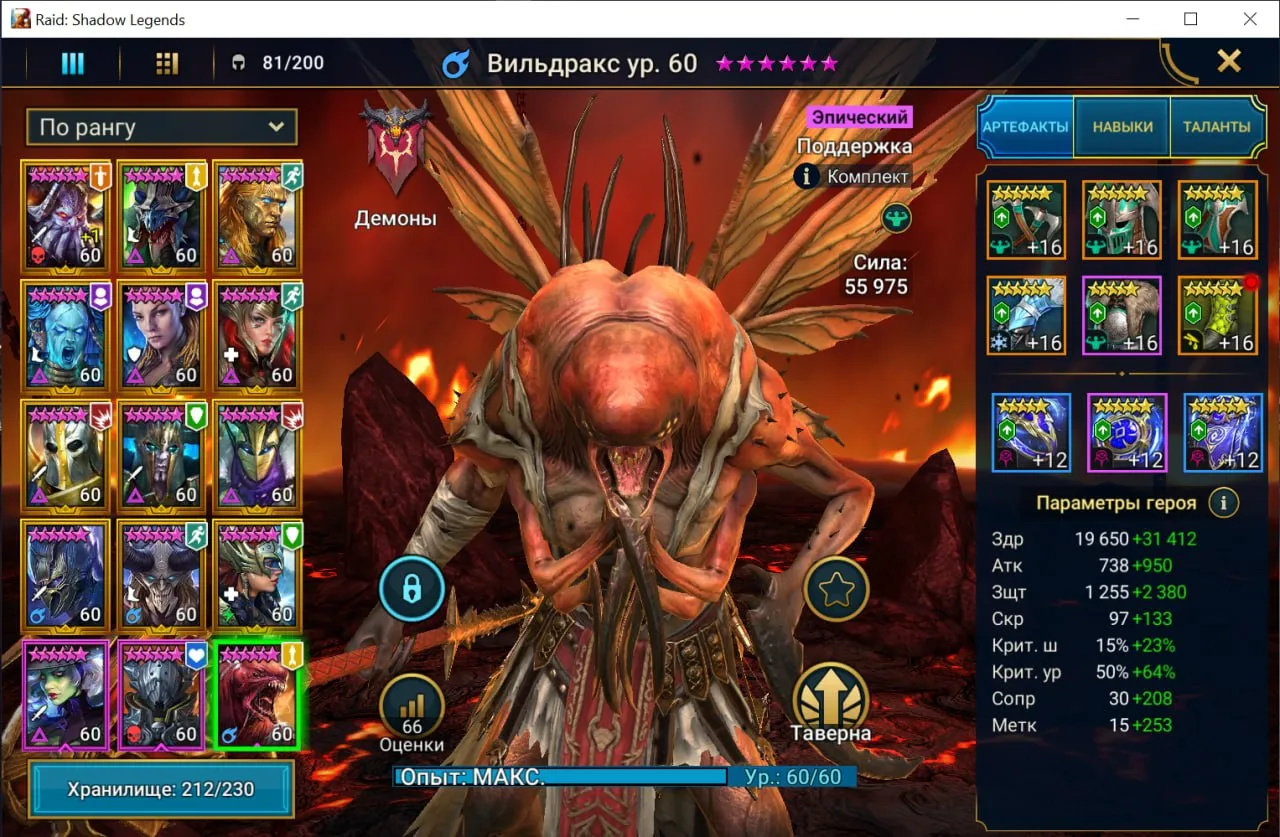The height and width of the screenshot is (837, 1280).
Task: Open the Оценки ratings button
Action: pos(411,706)
